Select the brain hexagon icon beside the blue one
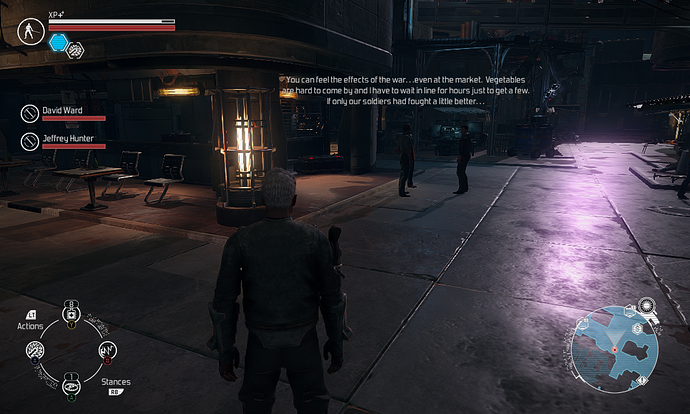690x414 pixels. tap(74, 50)
